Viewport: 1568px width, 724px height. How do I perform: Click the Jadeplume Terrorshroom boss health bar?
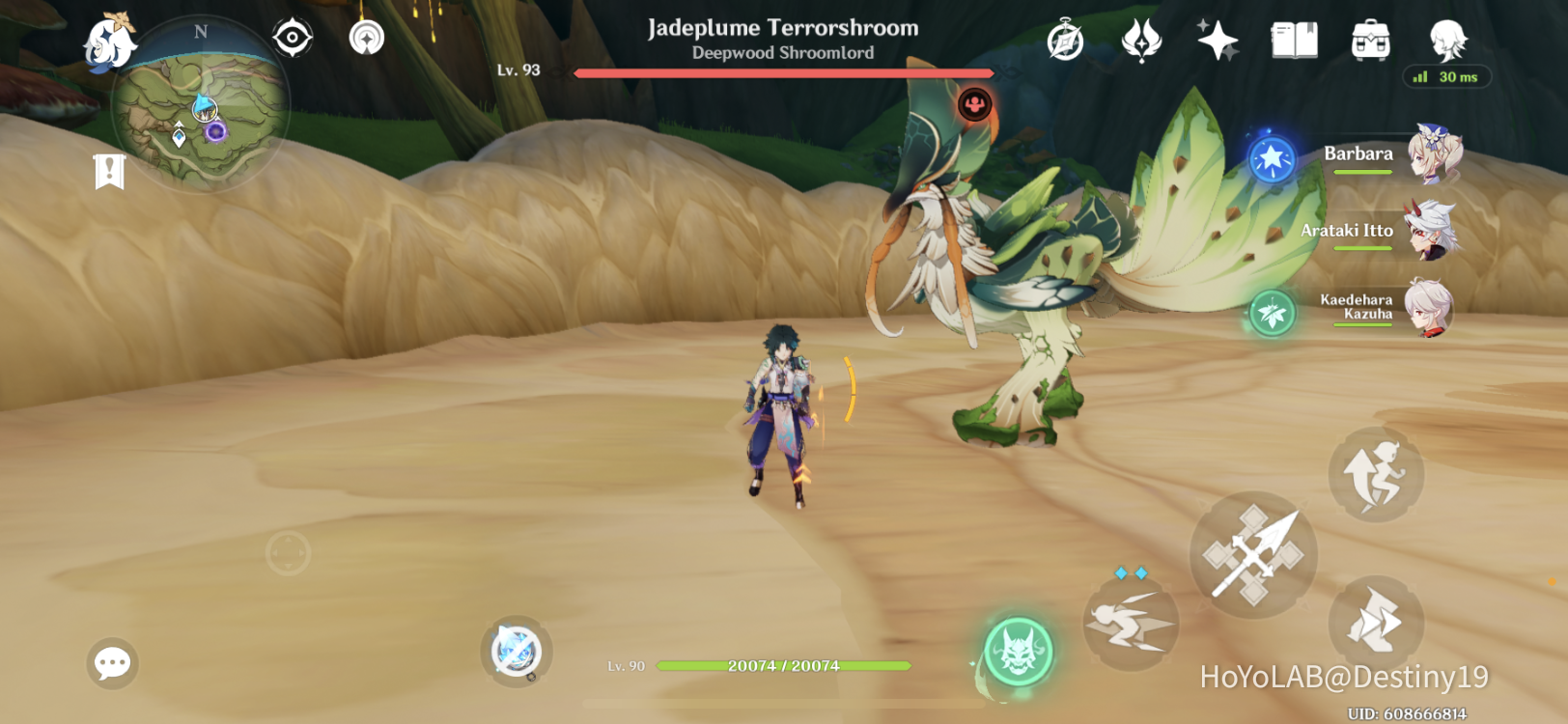(x=782, y=71)
